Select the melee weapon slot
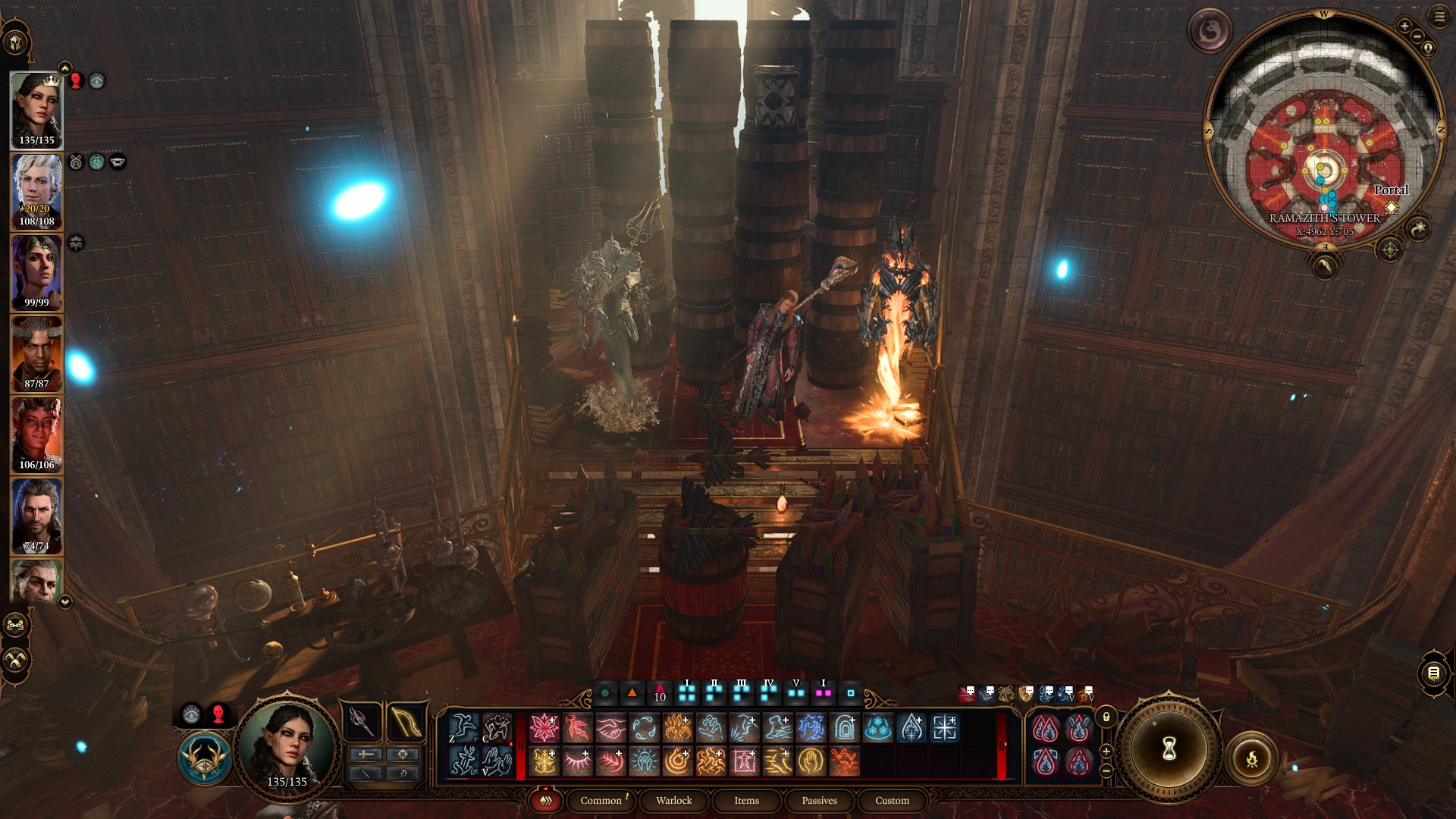The height and width of the screenshot is (819, 1456). point(362,721)
